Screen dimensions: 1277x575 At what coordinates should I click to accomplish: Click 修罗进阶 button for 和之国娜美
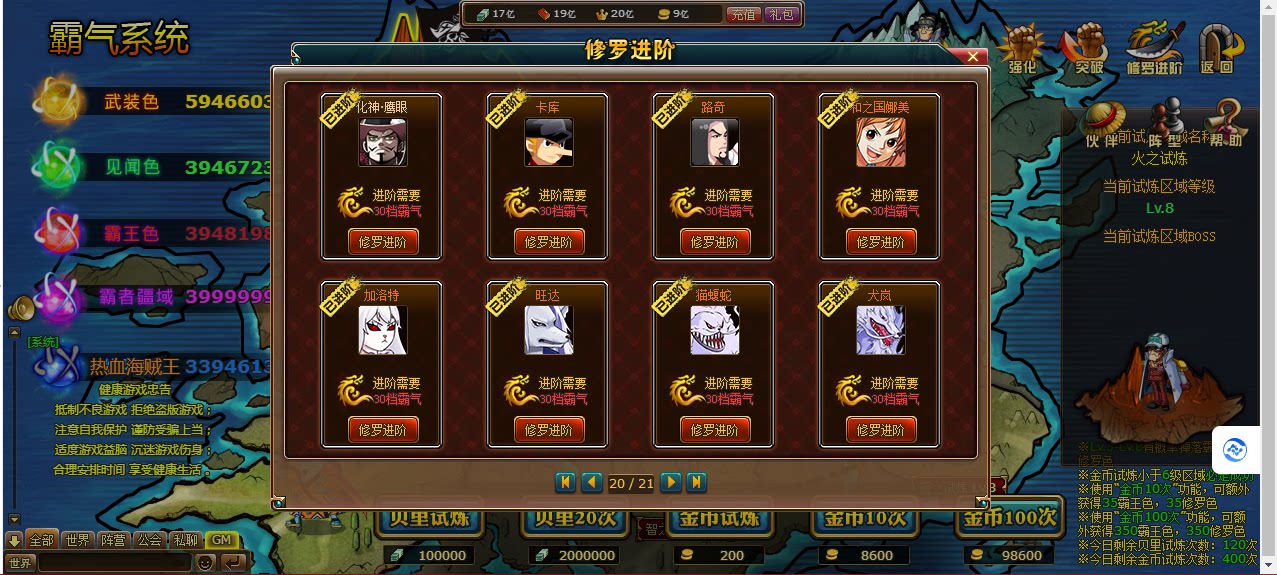pyautogui.click(x=881, y=242)
